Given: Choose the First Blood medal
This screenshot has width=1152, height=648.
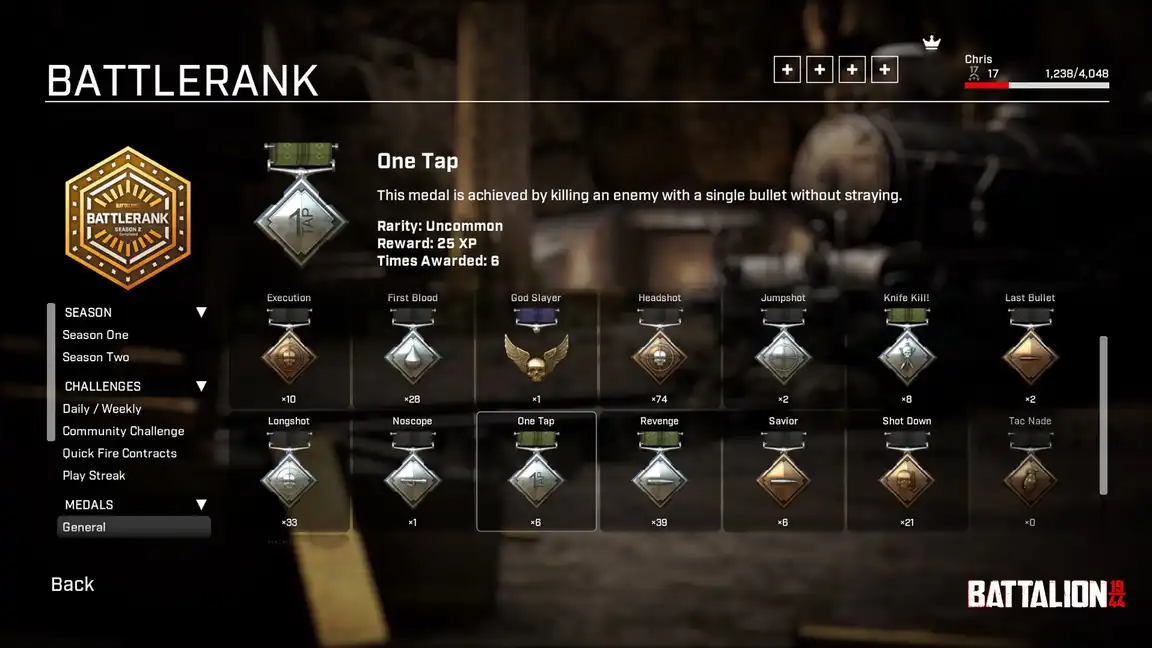Looking at the screenshot, I should pos(412,350).
